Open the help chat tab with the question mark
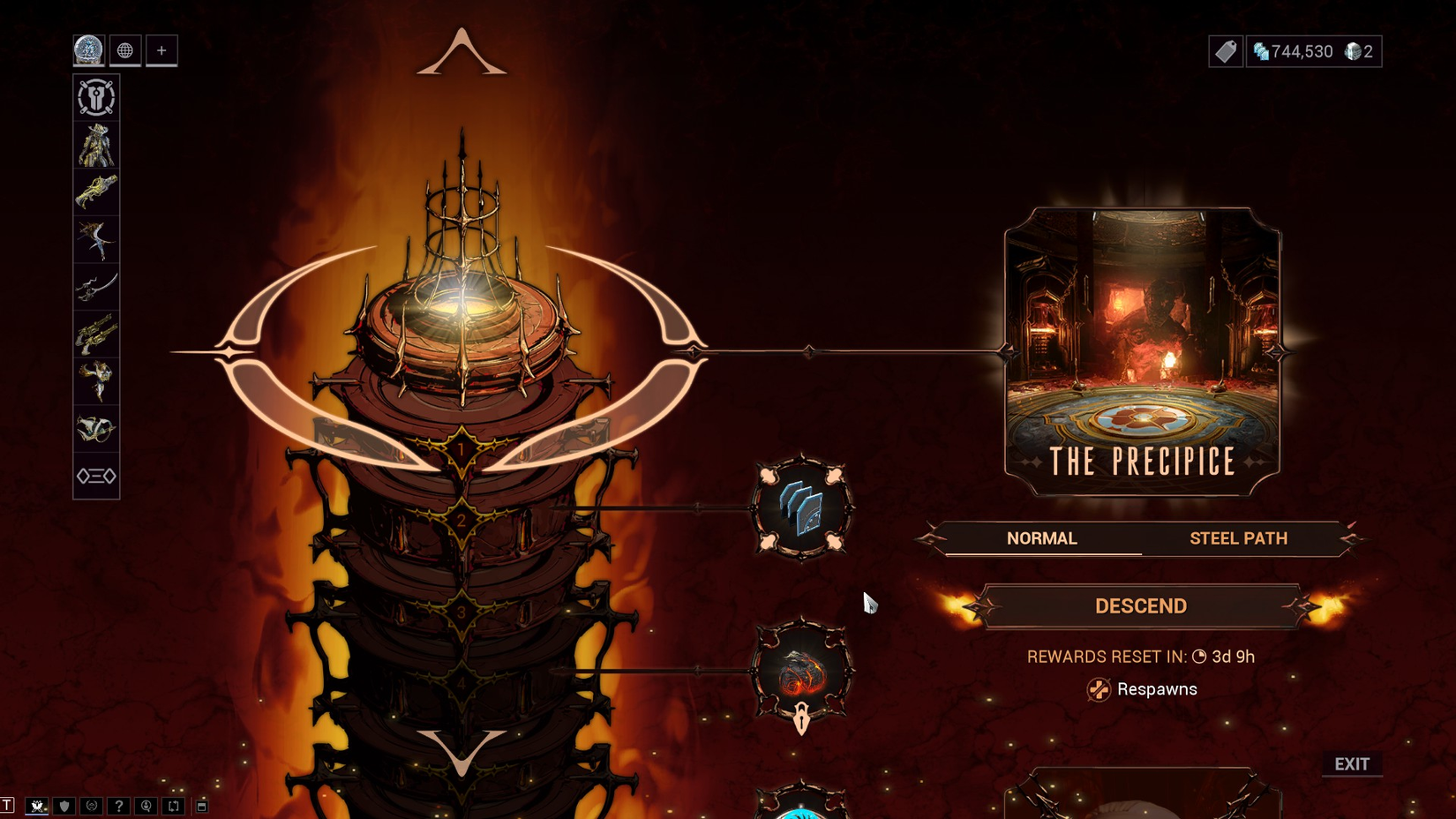Image resolution: width=1456 pixels, height=819 pixels. (x=120, y=806)
